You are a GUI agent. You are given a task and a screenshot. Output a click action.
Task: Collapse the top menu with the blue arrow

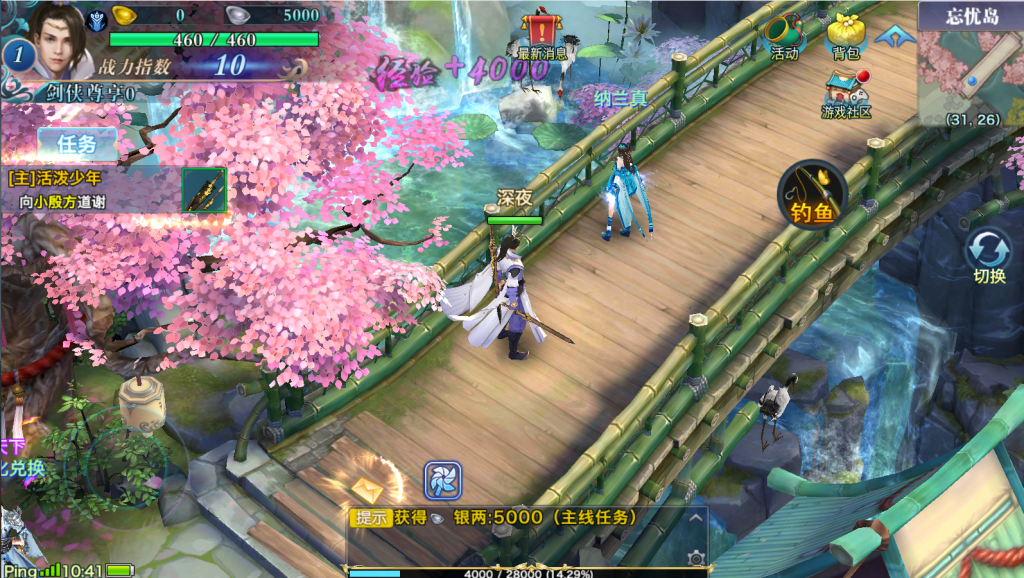(894, 35)
